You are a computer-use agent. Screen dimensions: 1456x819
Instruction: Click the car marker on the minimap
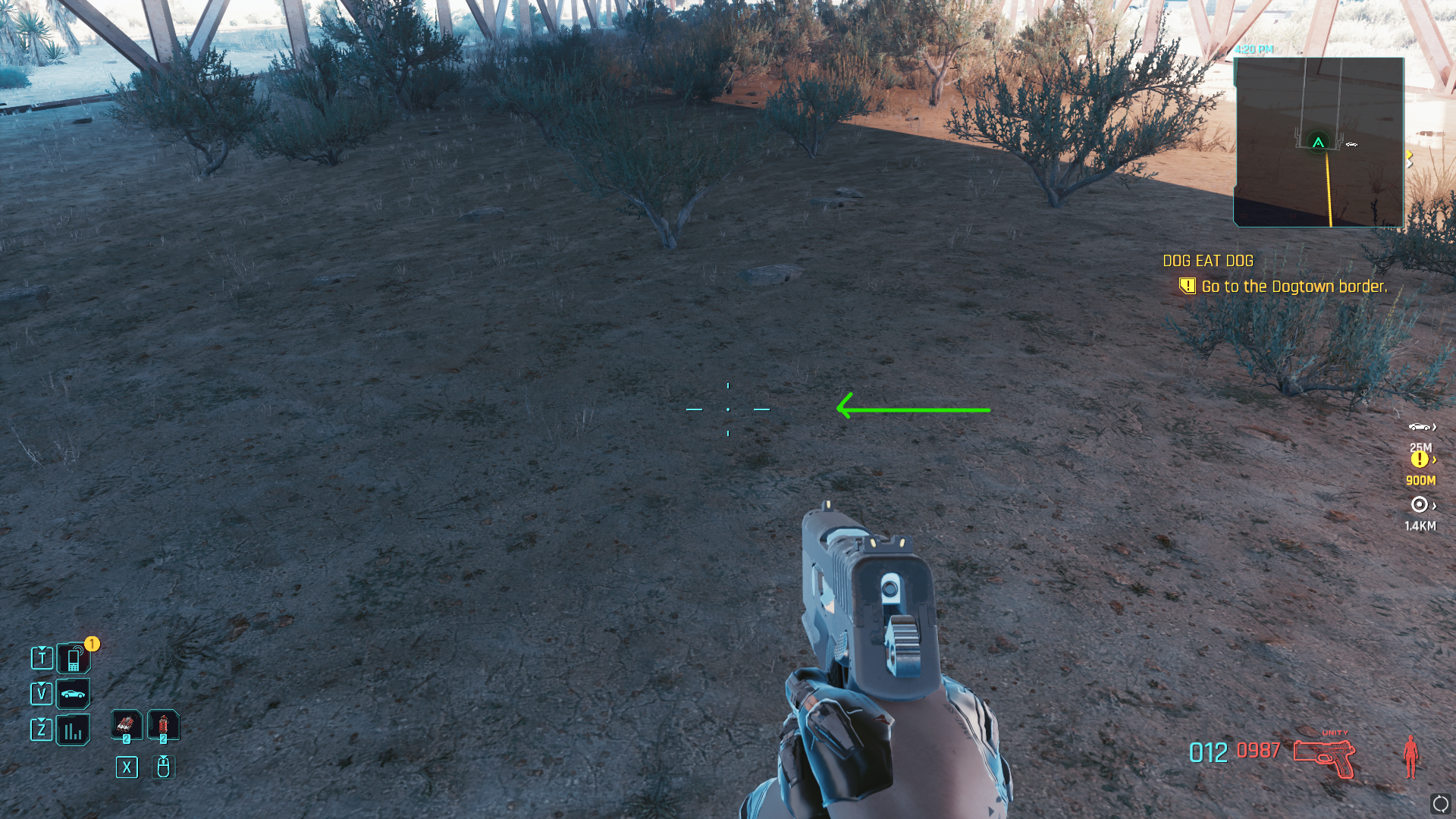tap(1351, 144)
